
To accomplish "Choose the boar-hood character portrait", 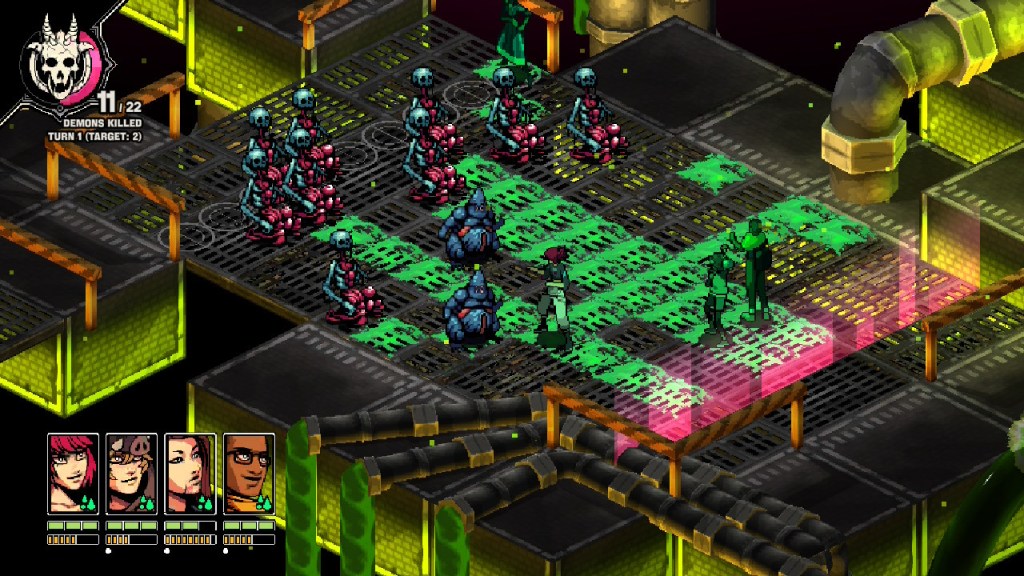I will (131, 473).
